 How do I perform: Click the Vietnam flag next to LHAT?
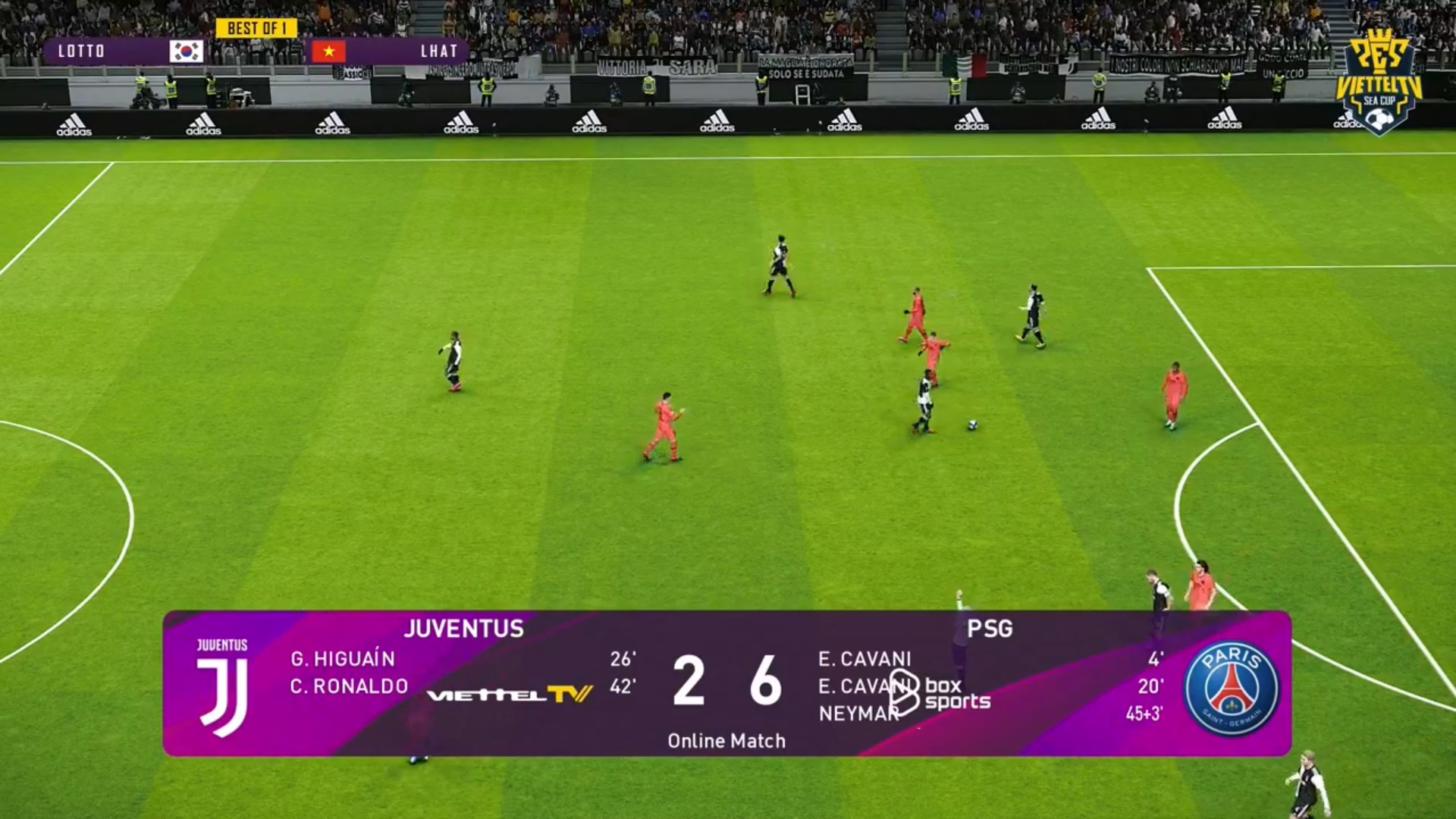tap(329, 52)
